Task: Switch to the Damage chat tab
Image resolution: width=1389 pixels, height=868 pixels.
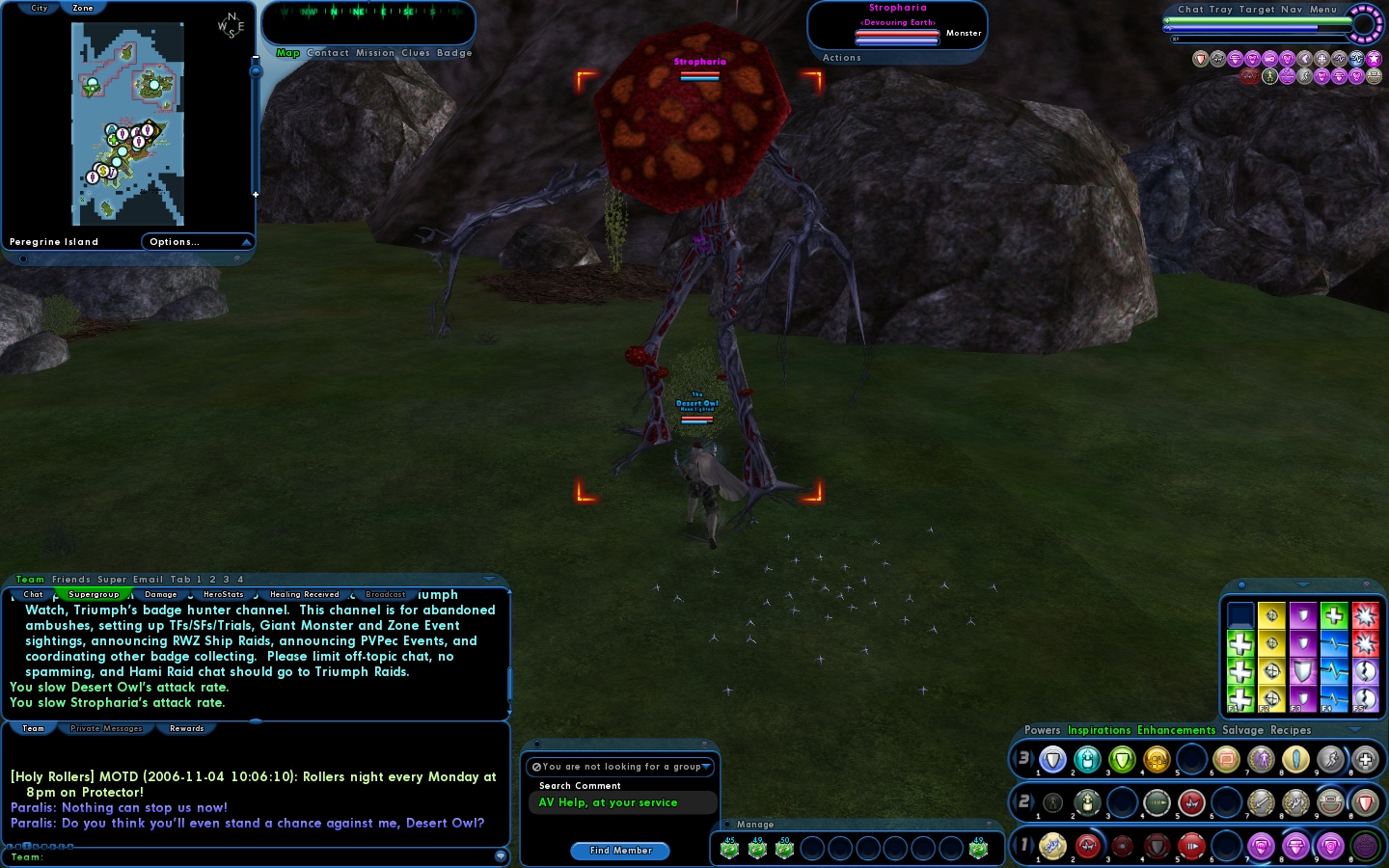Action: 160,594
